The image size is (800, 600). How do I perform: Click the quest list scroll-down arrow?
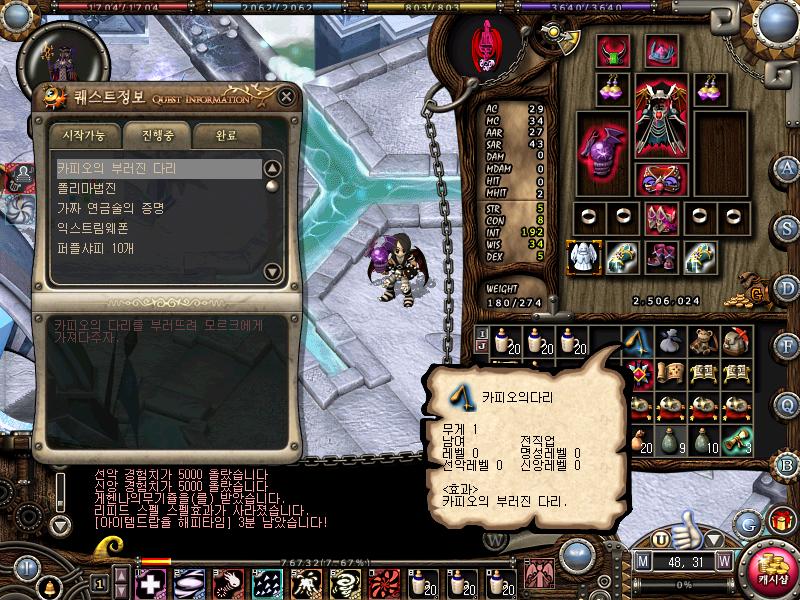click(271, 270)
